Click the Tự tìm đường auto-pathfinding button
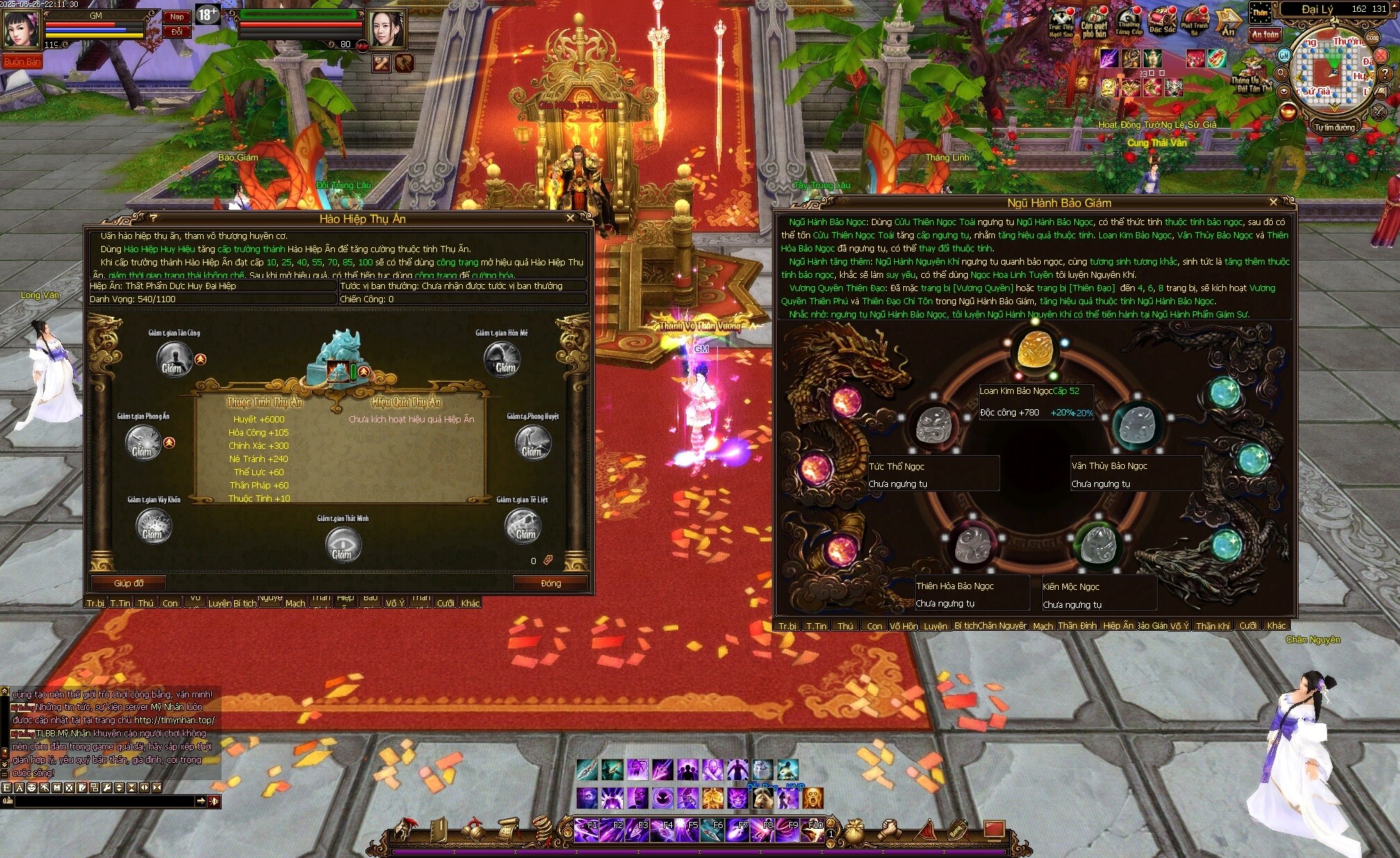Viewport: 1400px width, 858px height. (1334, 127)
